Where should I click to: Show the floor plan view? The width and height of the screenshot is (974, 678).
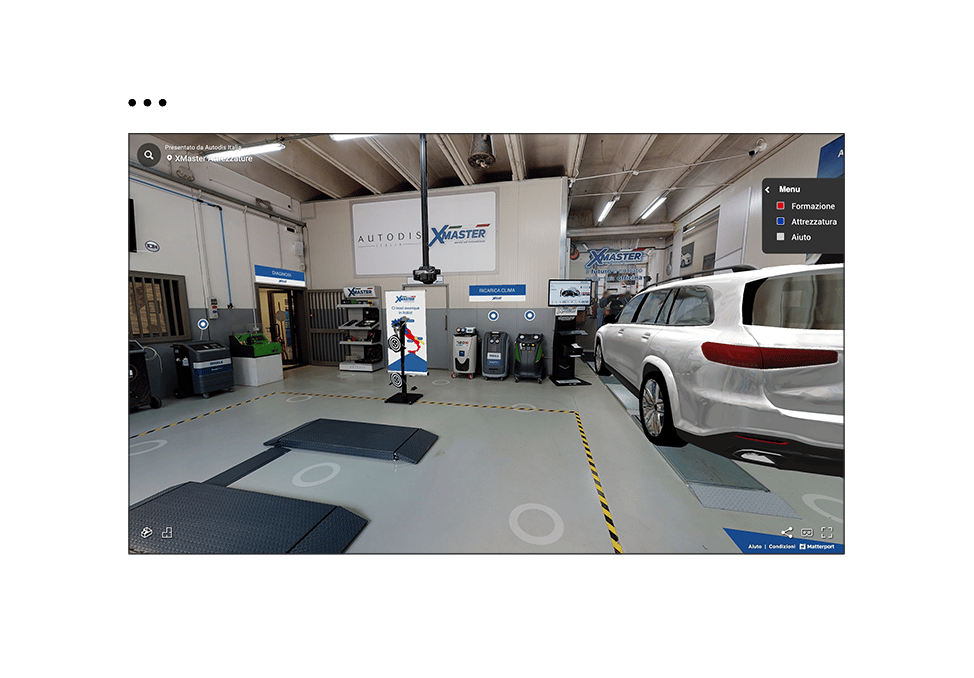[x=167, y=532]
